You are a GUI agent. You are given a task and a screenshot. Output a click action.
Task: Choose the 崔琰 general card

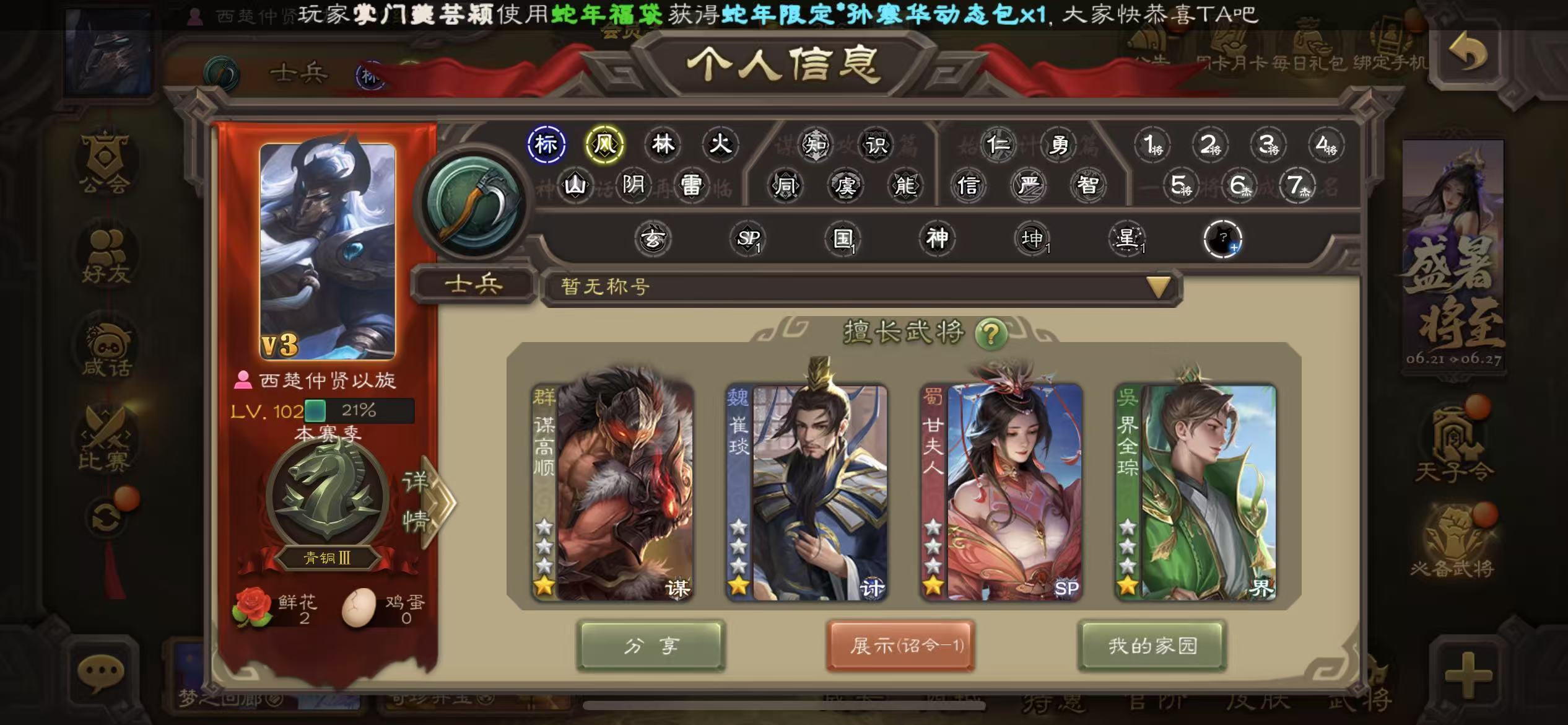coord(807,493)
